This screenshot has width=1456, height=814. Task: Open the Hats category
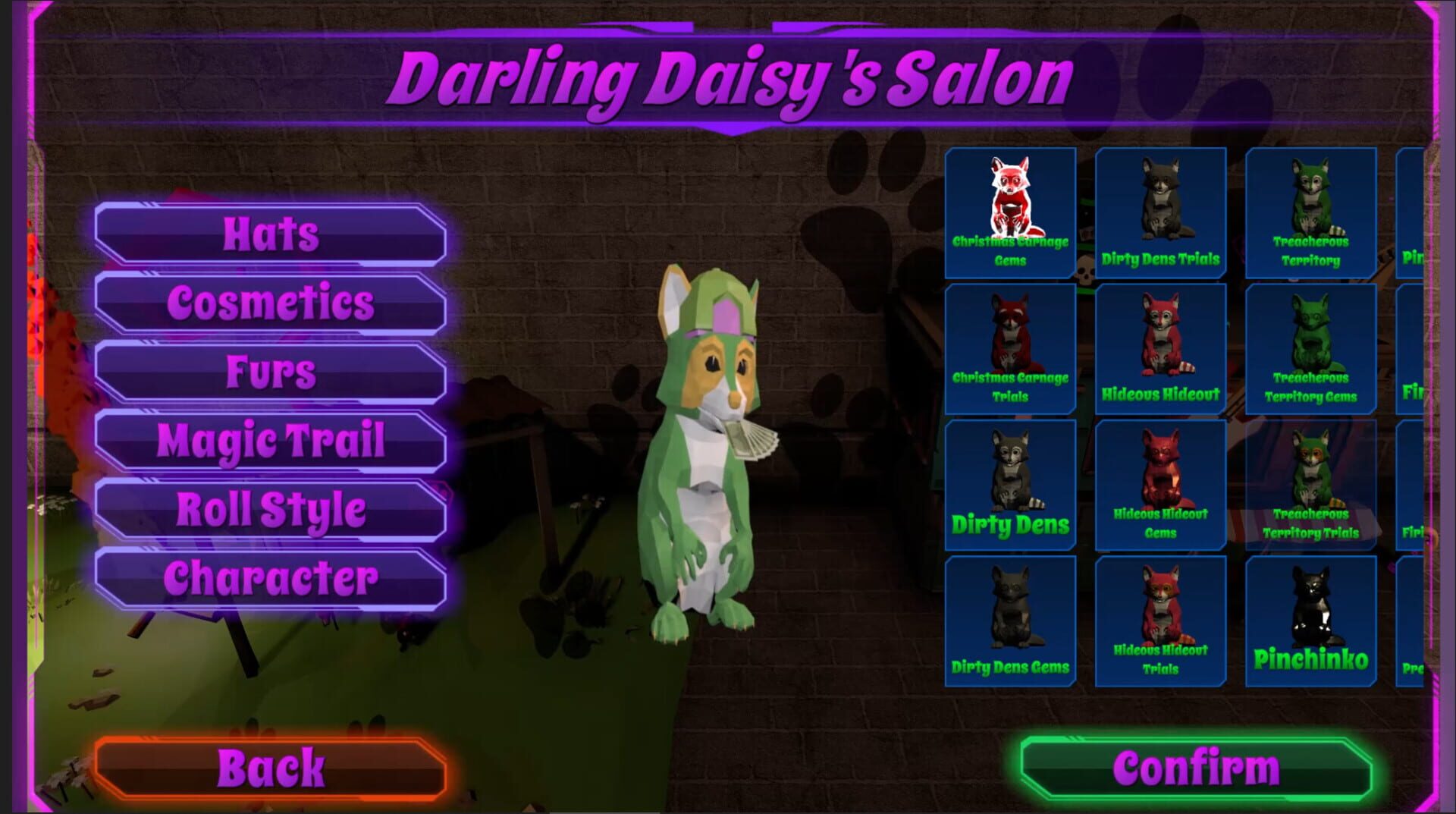coord(268,233)
